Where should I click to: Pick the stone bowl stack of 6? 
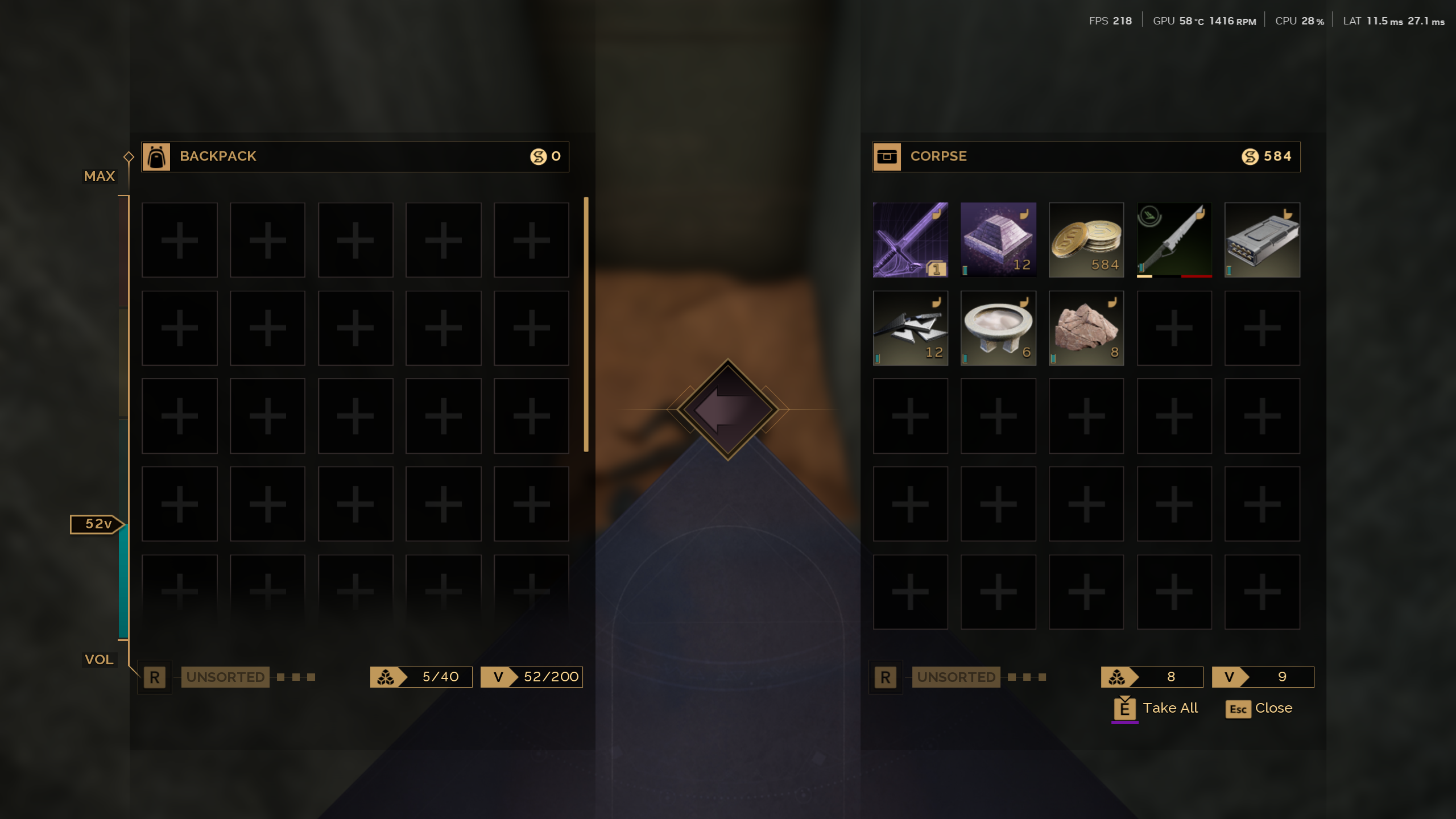pyautogui.click(x=998, y=328)
